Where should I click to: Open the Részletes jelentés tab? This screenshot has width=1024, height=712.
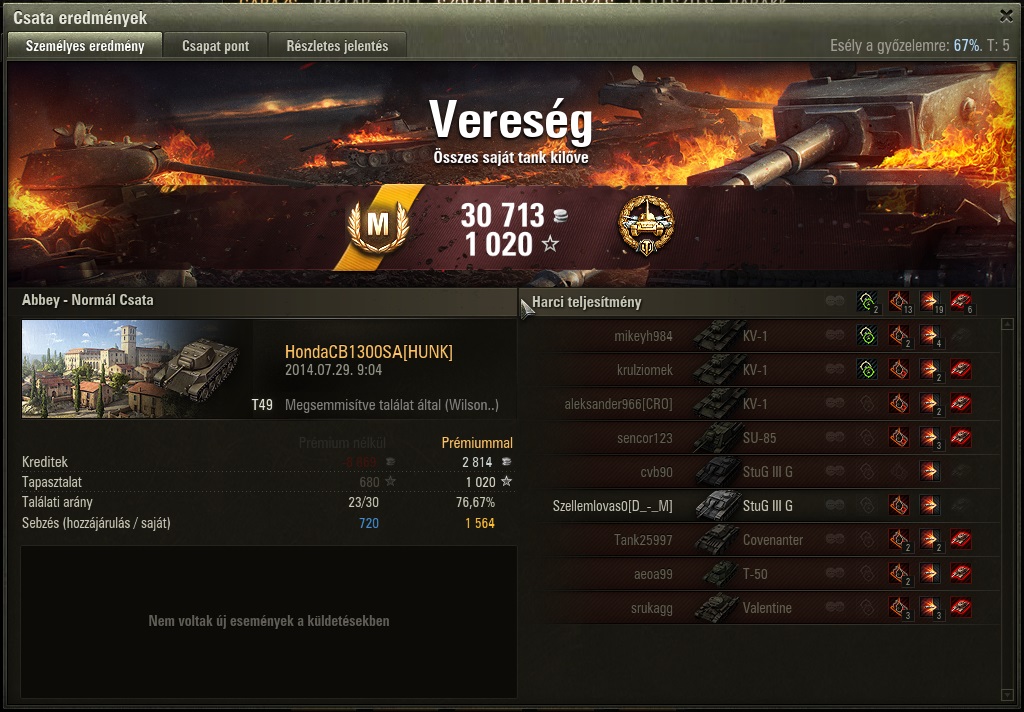(x=344, y=46)
